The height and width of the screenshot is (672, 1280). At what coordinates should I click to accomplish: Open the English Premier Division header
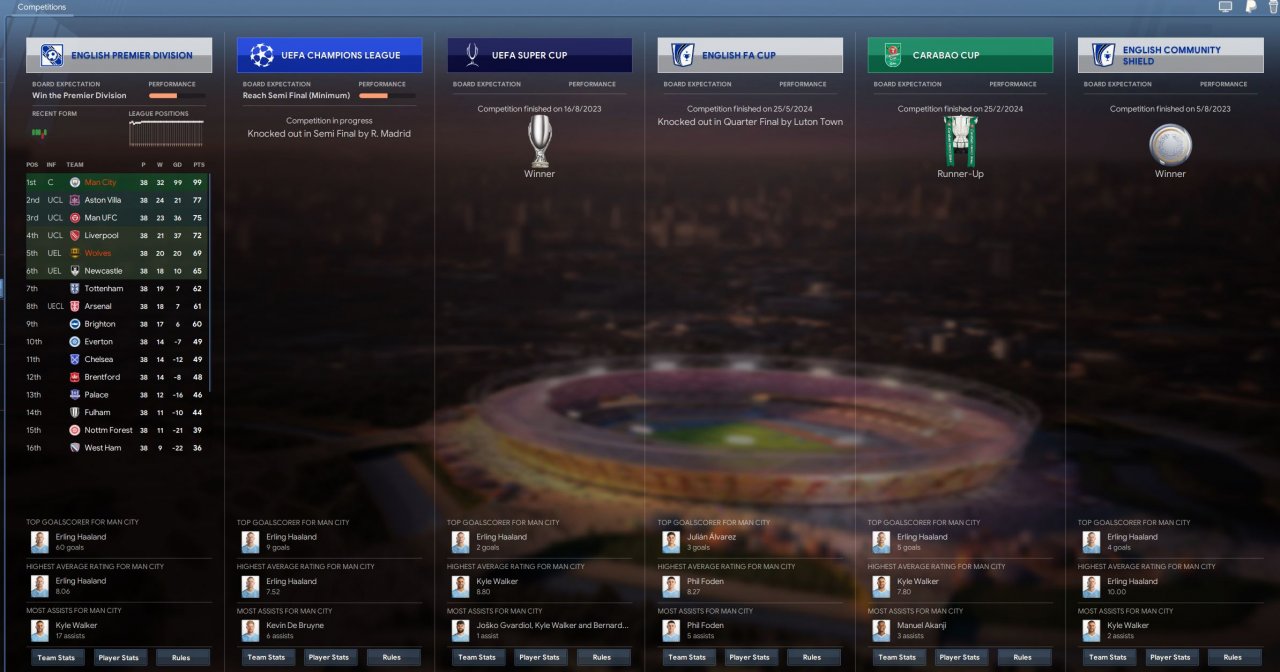point(119,55)
